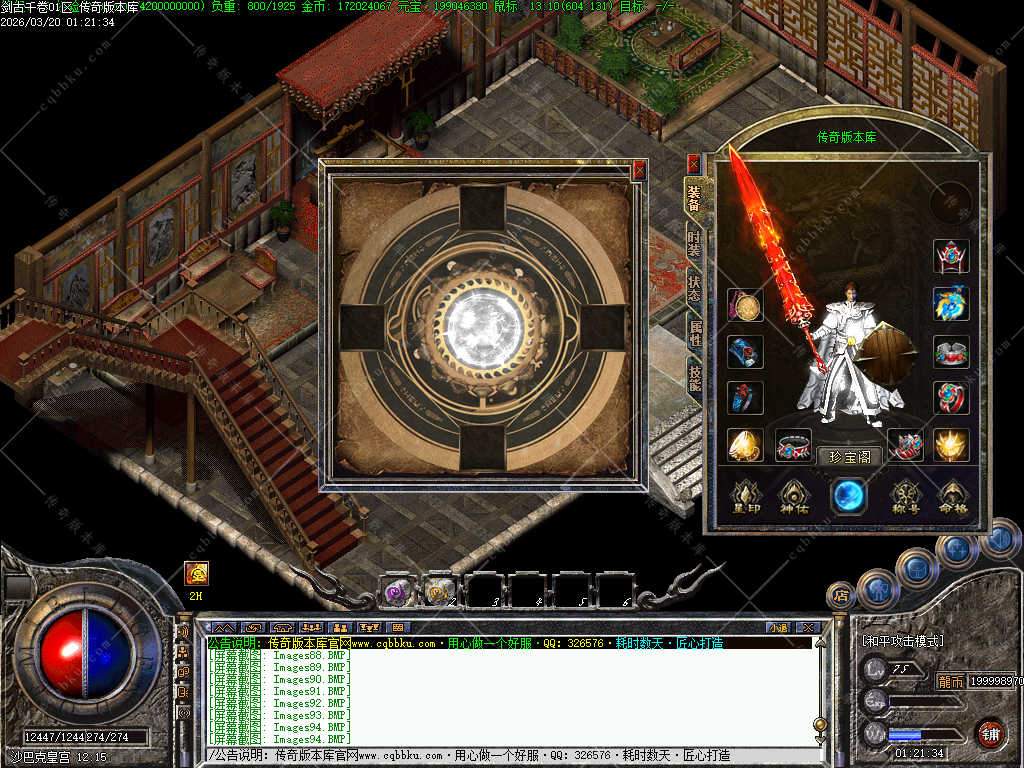
Task: Open the 神佑 divine blessing menu
Action: point(796,496)
